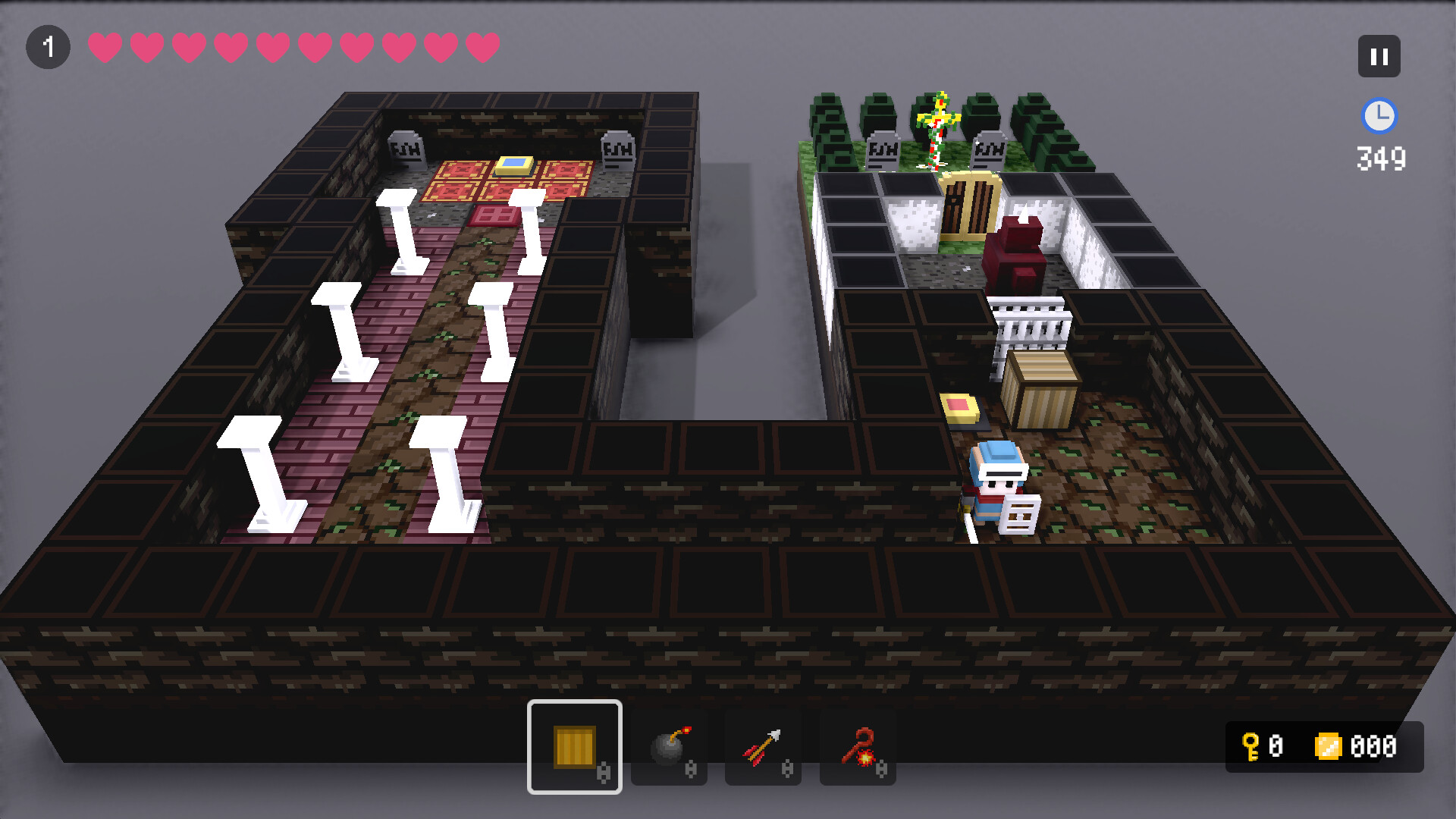Click the coin total reading 000
The height and width of the screenshot is (819, 1456).
(x=1370, y=746)
